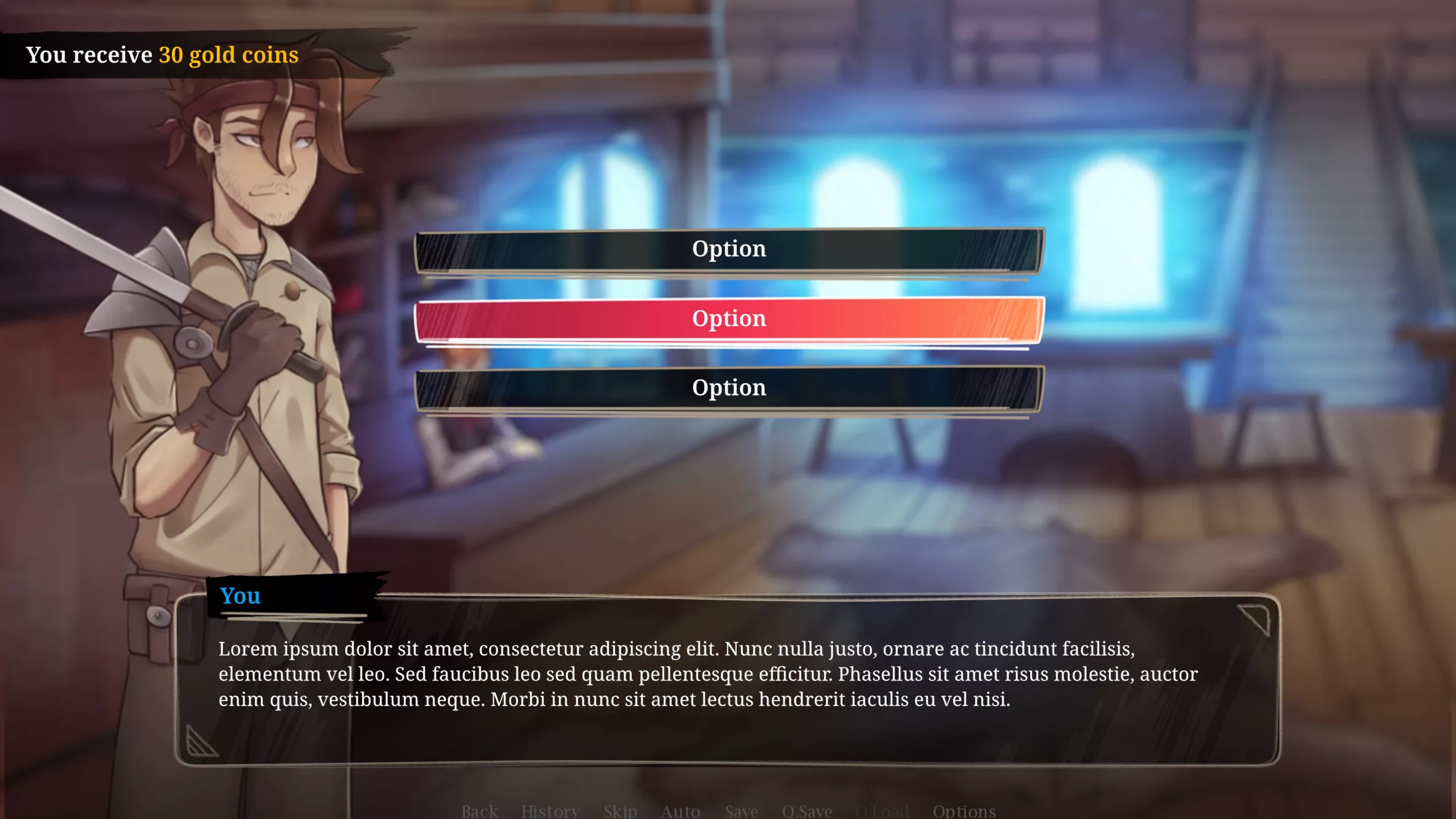Viewport: 1456px width, 819px height.
Task: Activate Skip mode
Action: (x=620, y=810)
